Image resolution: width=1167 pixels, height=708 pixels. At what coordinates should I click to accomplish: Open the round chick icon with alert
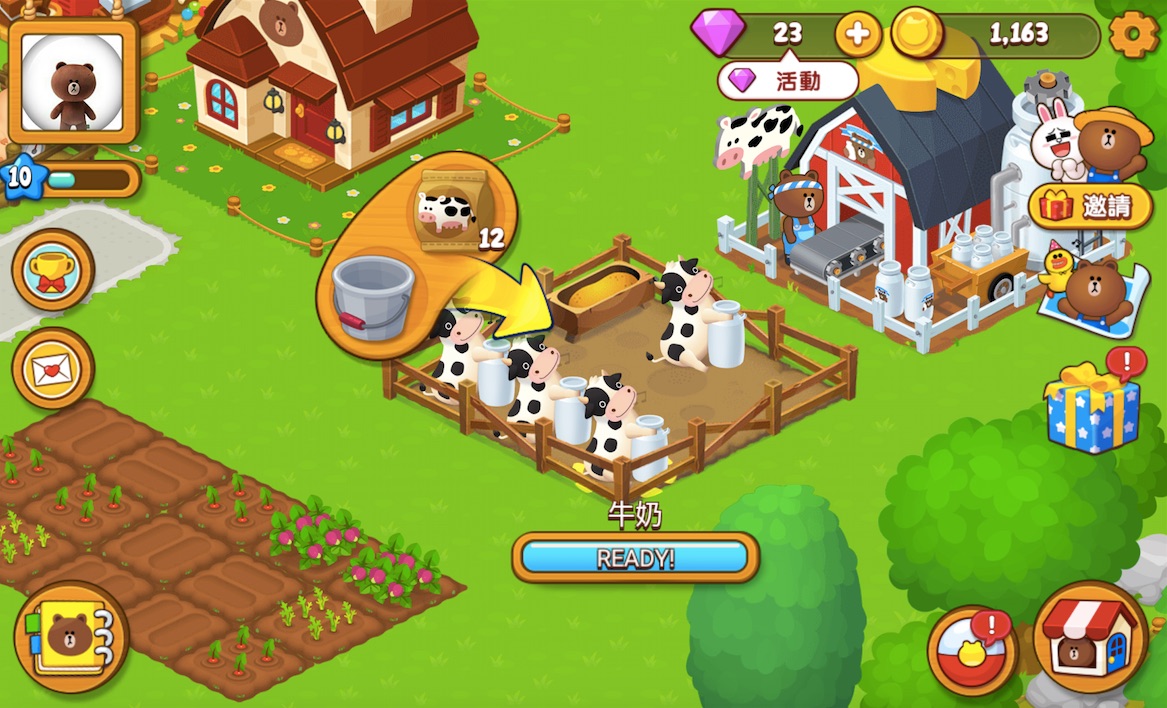(972, 650)
